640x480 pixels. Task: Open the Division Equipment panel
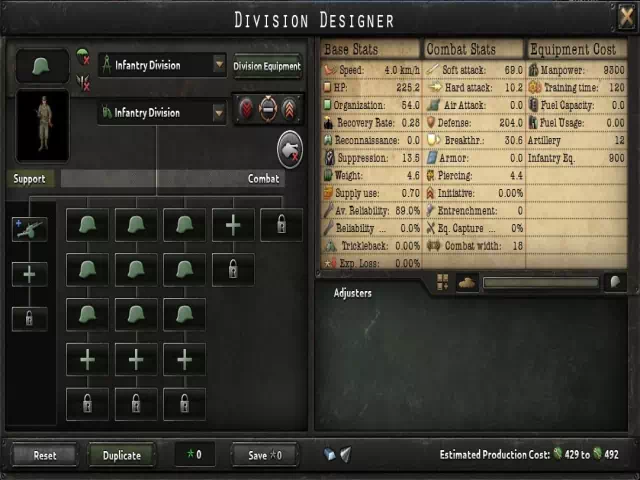point(267,67)
